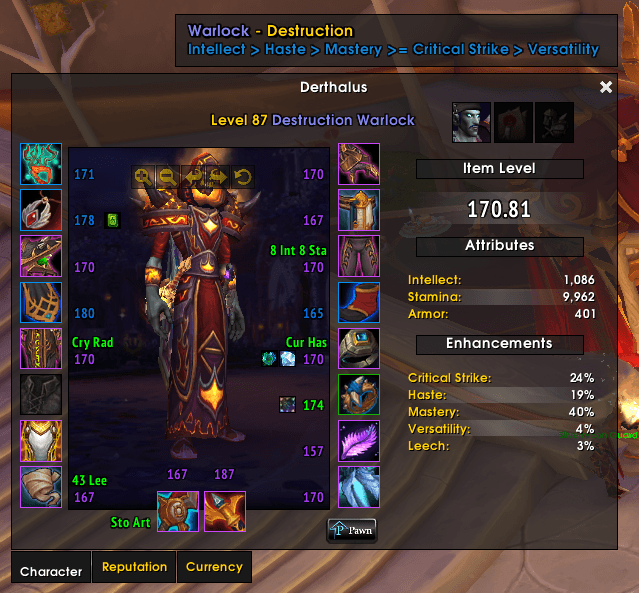The height and width of the screenshot is (593, 639).
Task: Zoom in on the character model
Action: (x=144, y=178)
